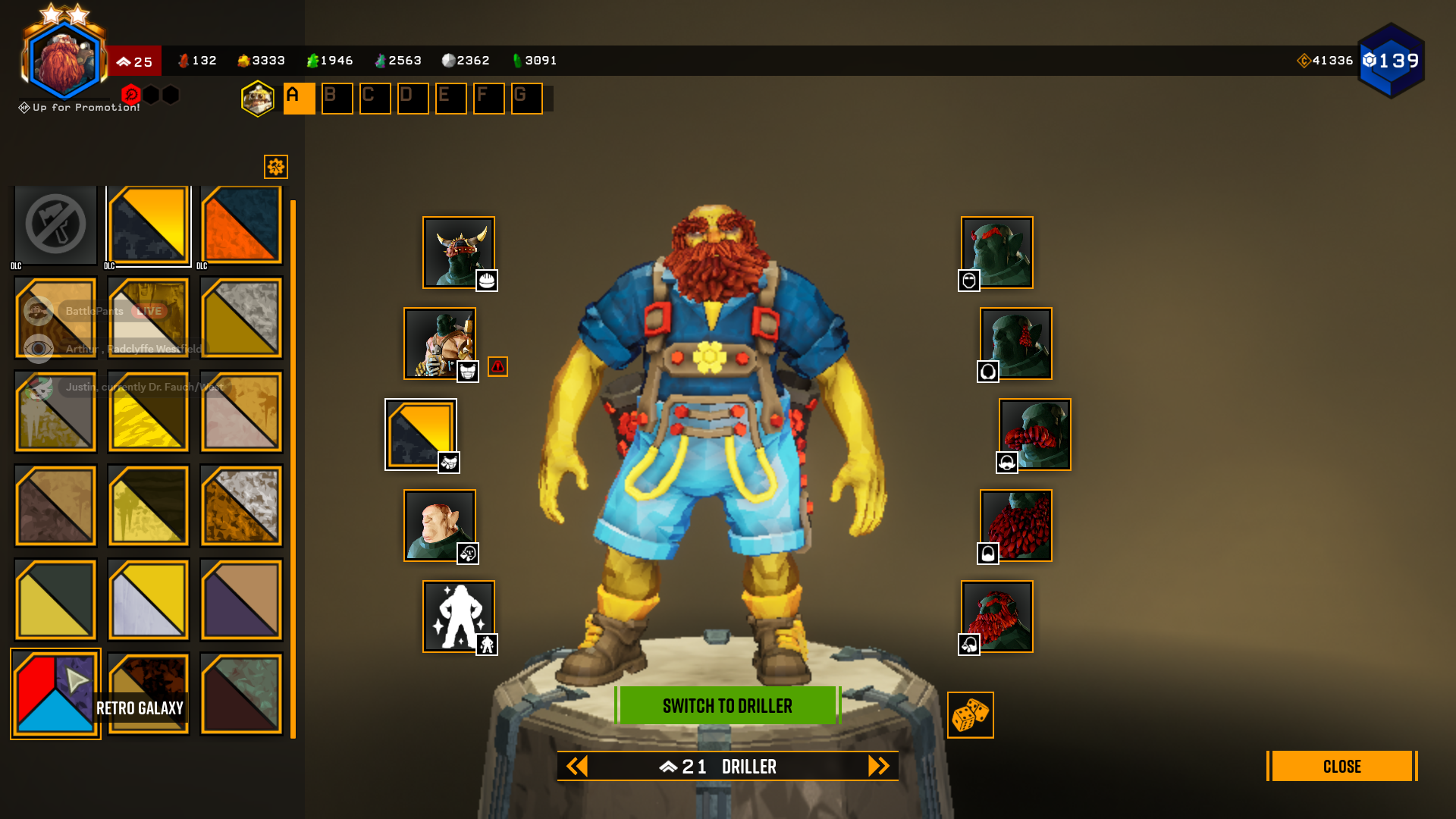Image resolution: width=1456 pixels, height=819 pixels.
Task: Open the skin color category
Action: [x=439, y=526]
